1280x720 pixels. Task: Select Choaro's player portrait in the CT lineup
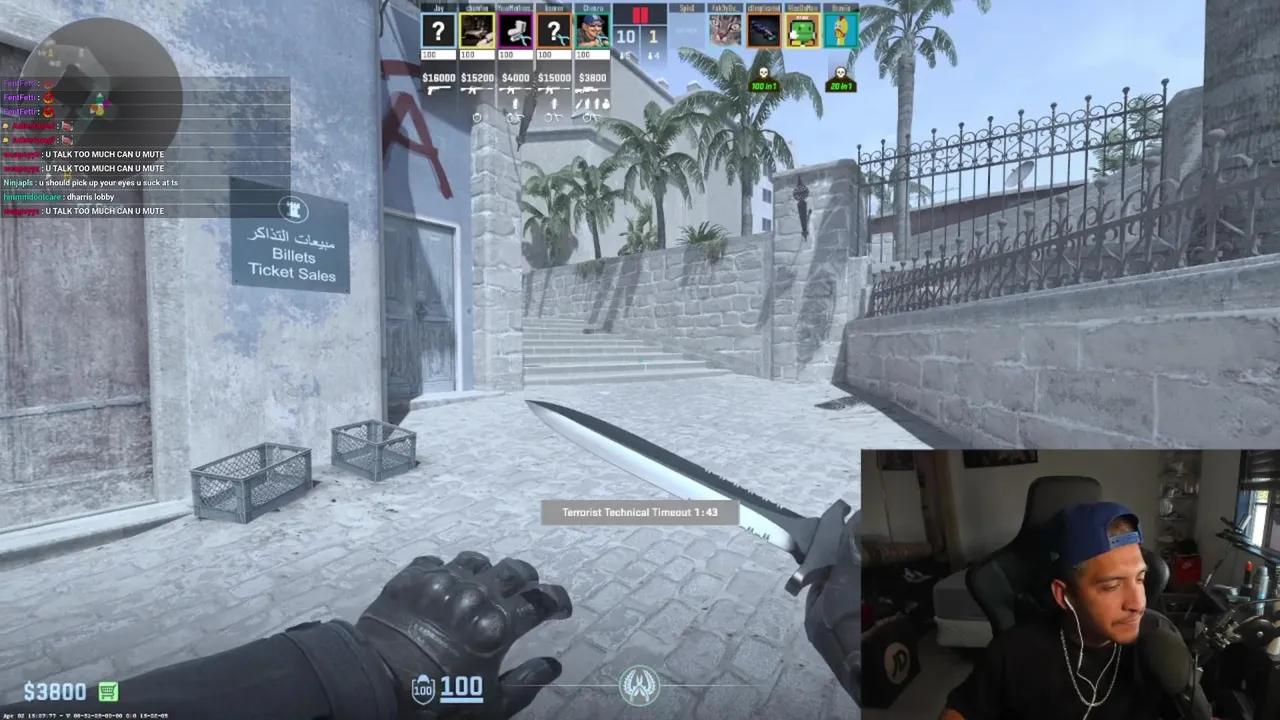[592, 33]
